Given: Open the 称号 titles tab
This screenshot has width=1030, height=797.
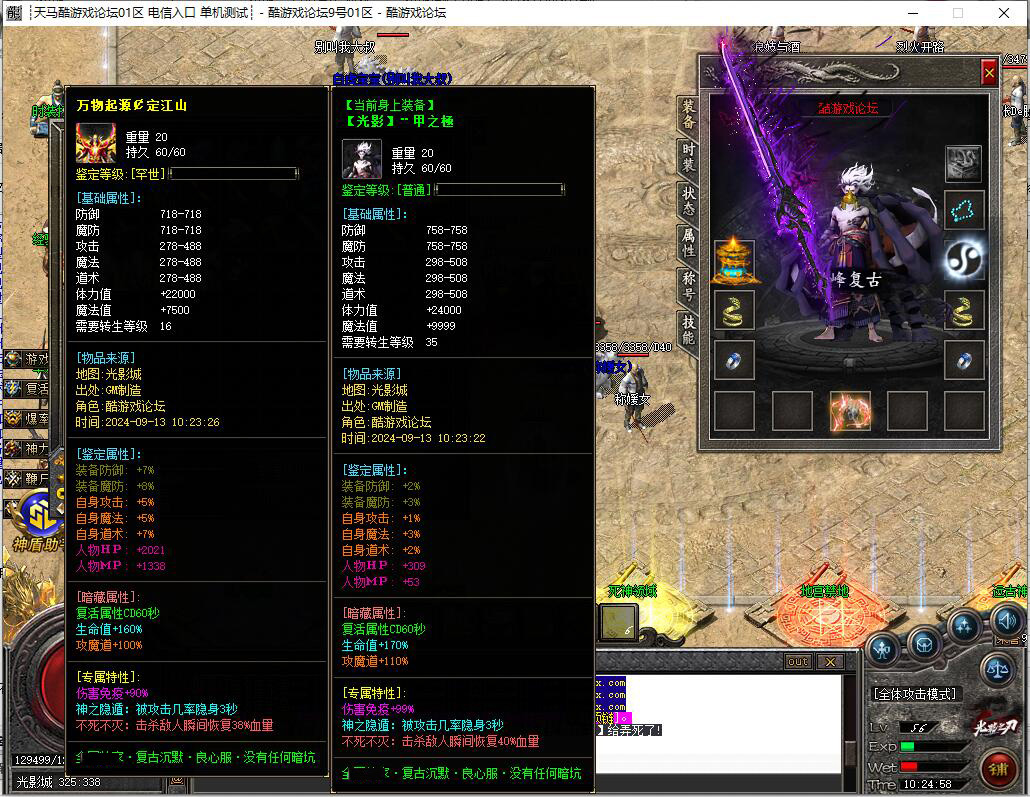Looking at the screenshot, I should point(688,285).
